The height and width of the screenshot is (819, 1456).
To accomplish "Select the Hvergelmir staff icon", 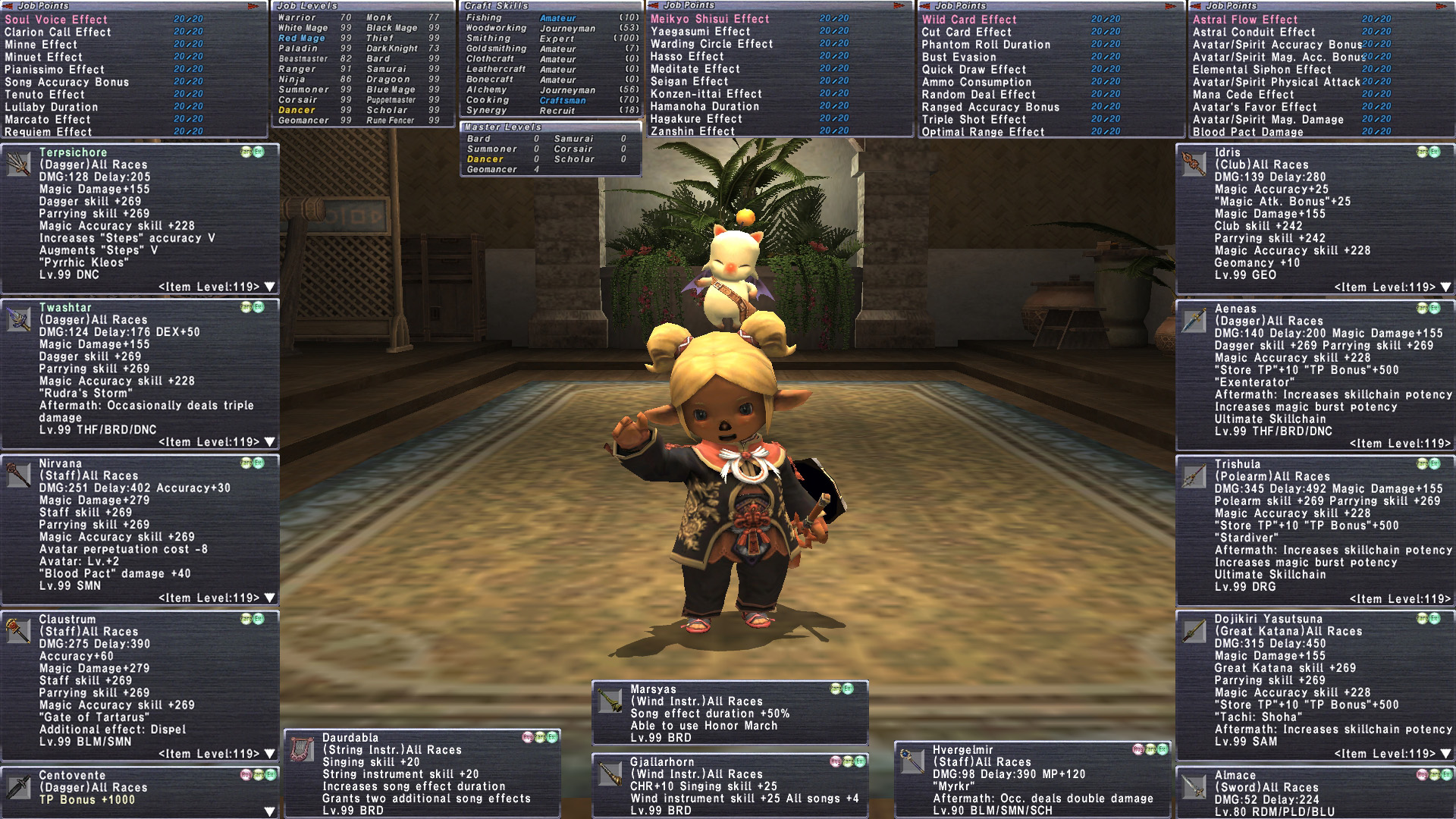I will [912, 761].
